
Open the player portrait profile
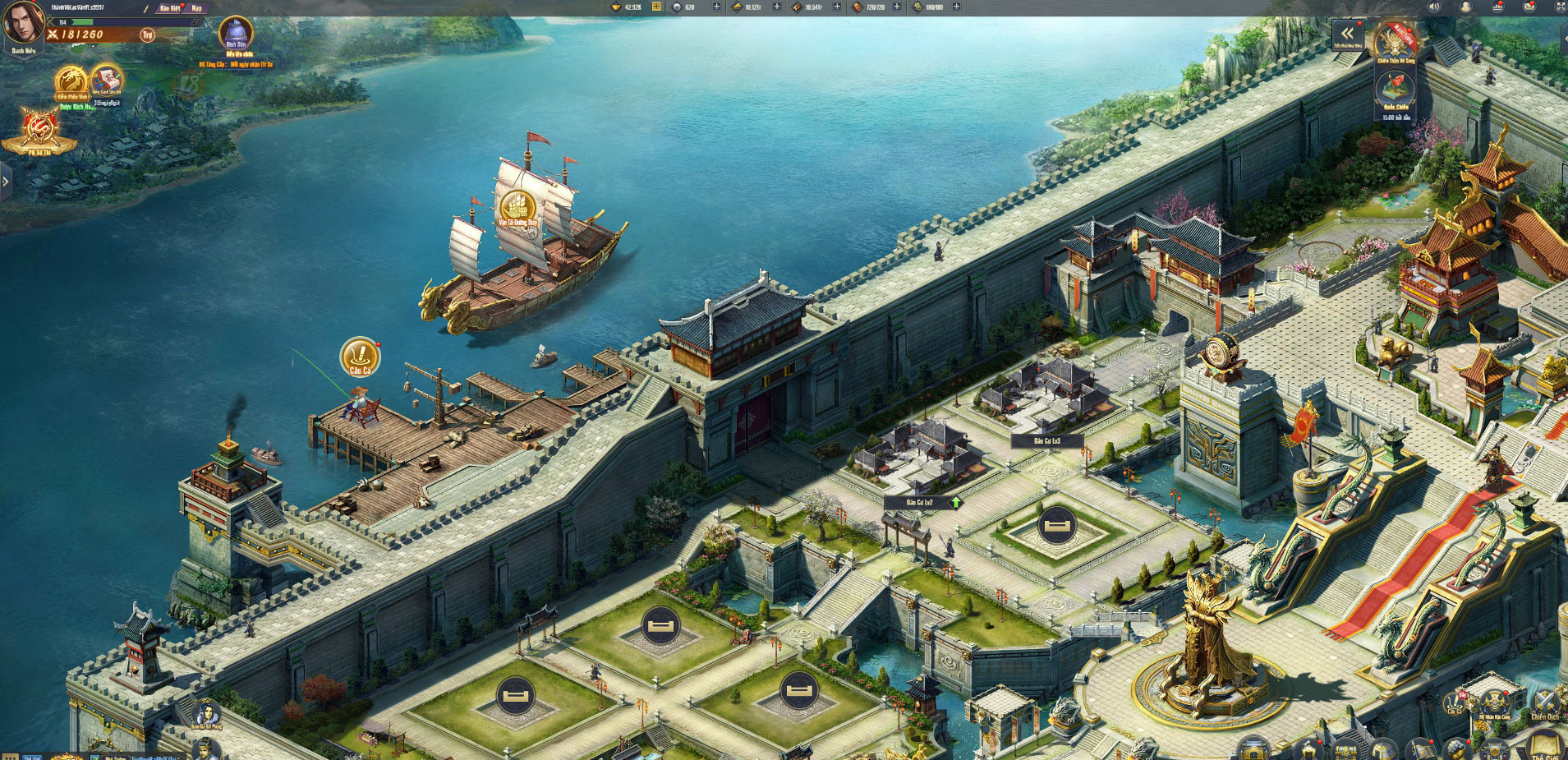coord(23,22)
